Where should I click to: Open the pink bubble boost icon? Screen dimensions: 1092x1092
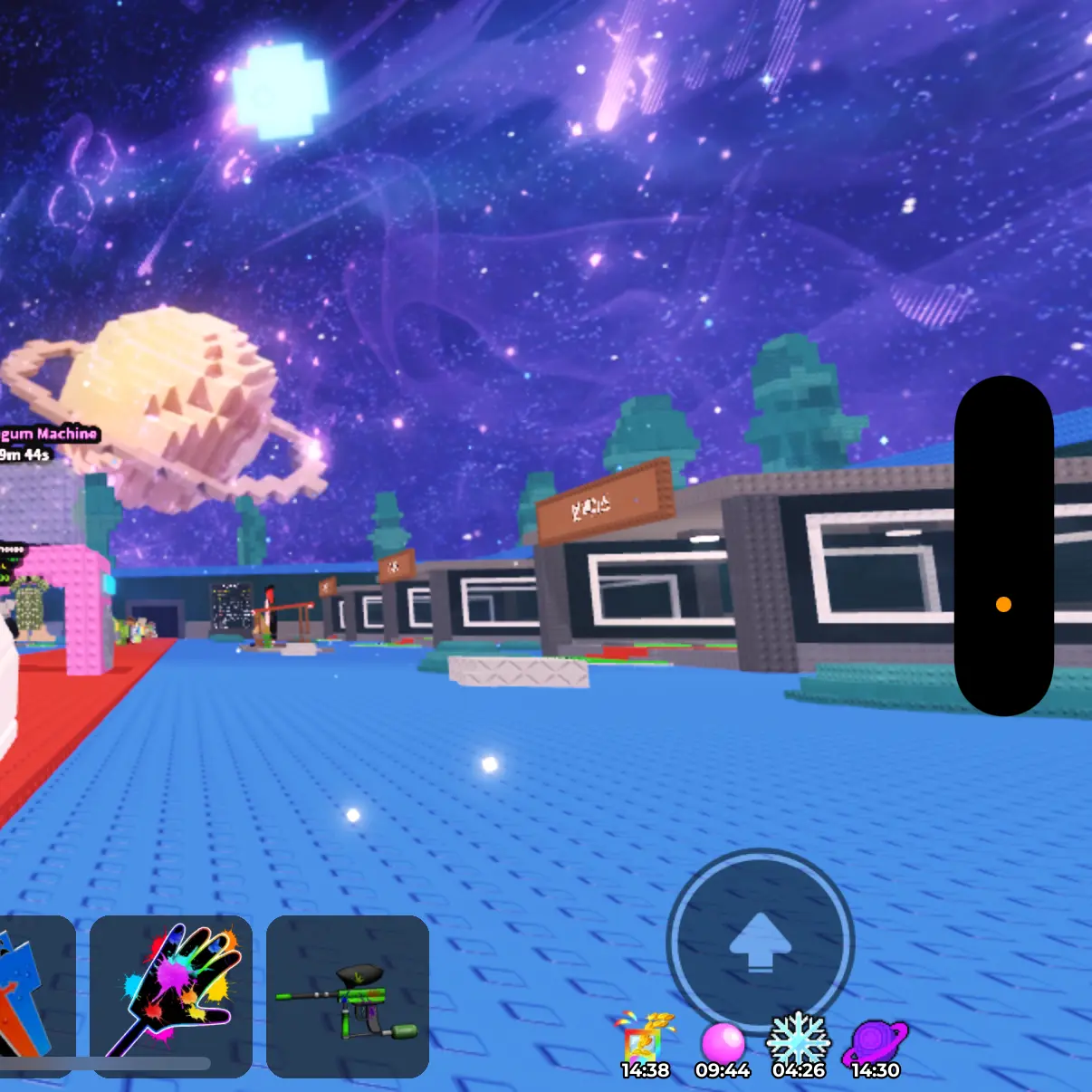(x=723, y=1043)
